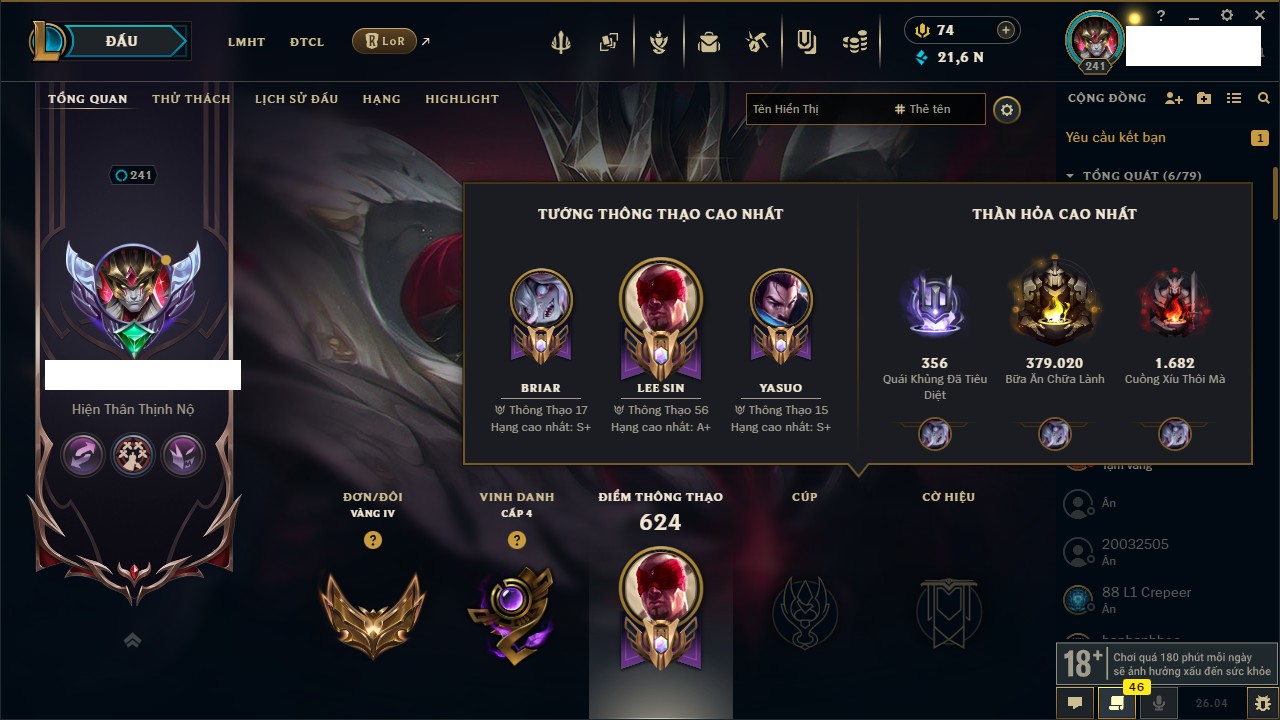Open the LỊCH SỬ ĐẤU tab
This screenshot has width=1280, height=720.
(296, 99)
